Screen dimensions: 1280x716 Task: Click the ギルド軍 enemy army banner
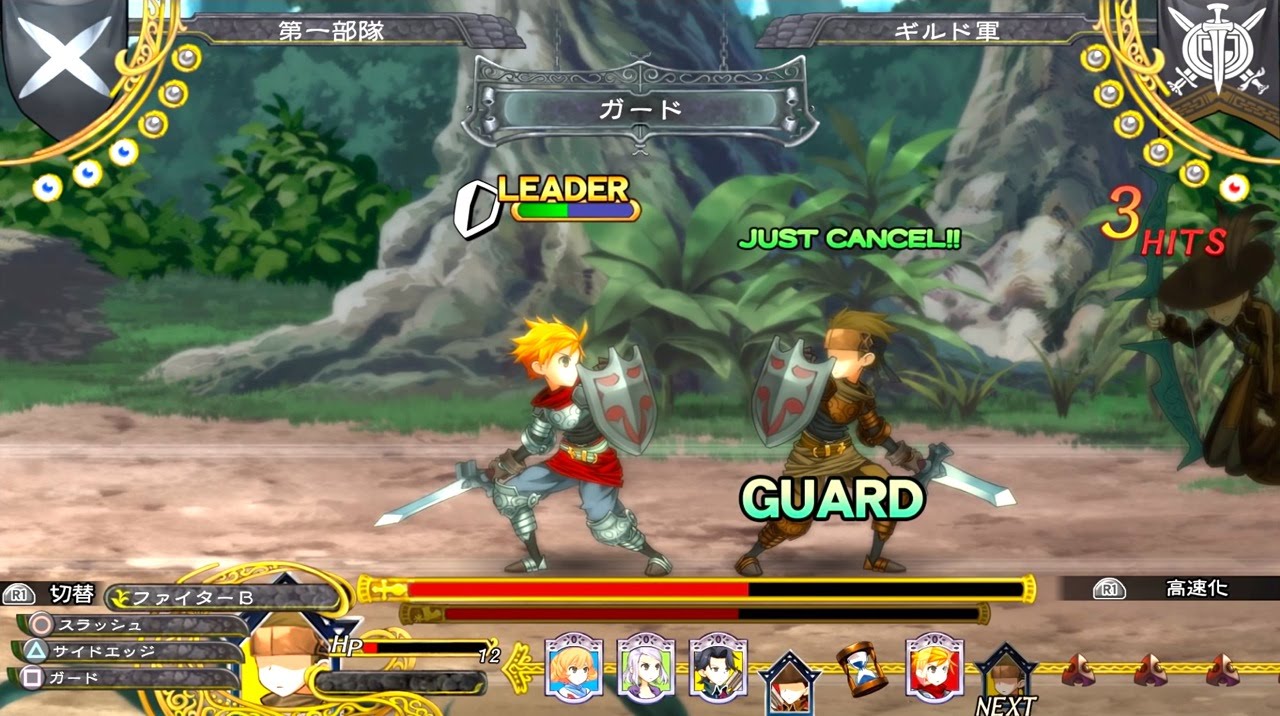(x=945, y=31)
